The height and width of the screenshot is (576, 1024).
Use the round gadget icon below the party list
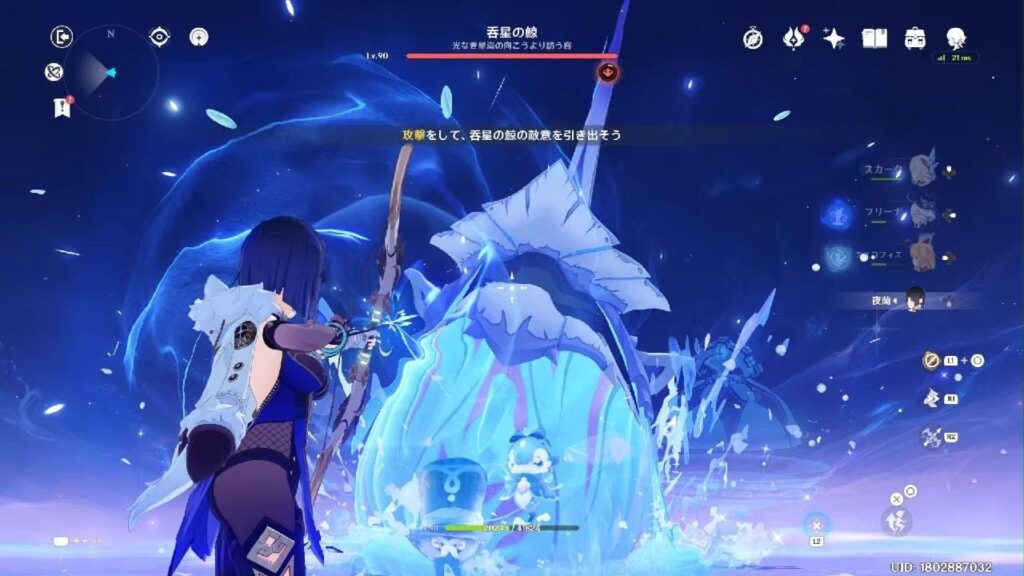[x=930, y=360]
